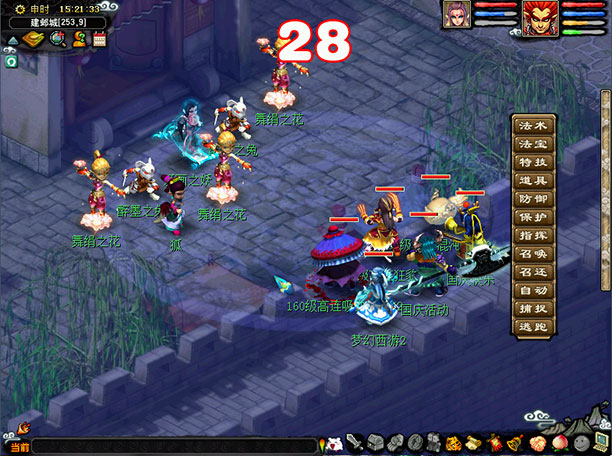Choose the 捕捉 (Capture) command
The width and height of the screenshot is (612, 456).
[x=533, y=308]
